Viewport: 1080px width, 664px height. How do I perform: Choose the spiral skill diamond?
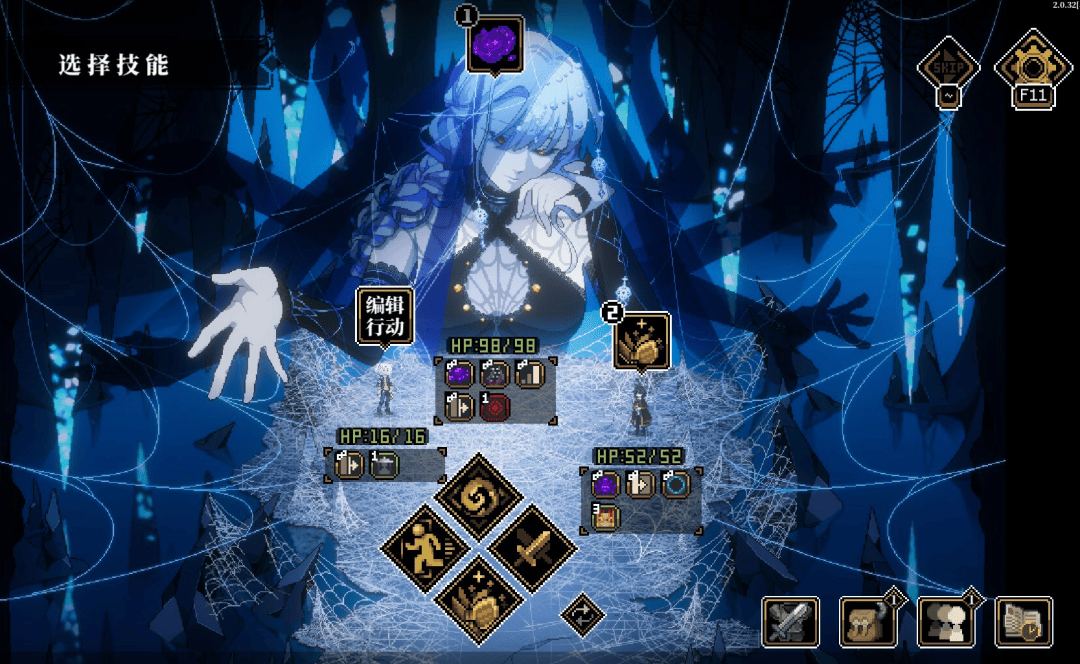click(479, 496)
